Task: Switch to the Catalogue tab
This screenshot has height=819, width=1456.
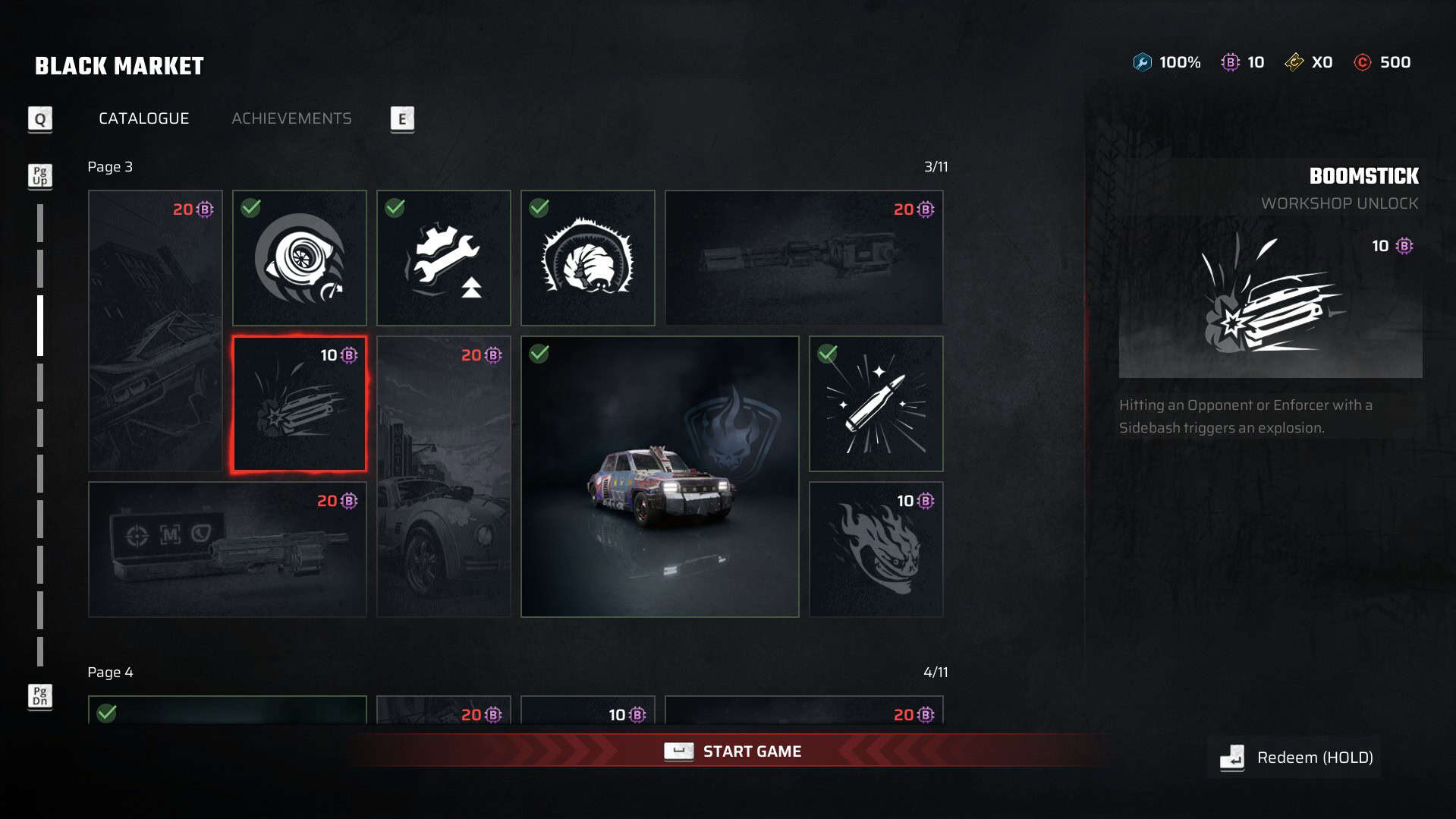Action: (x=143, y=118)
